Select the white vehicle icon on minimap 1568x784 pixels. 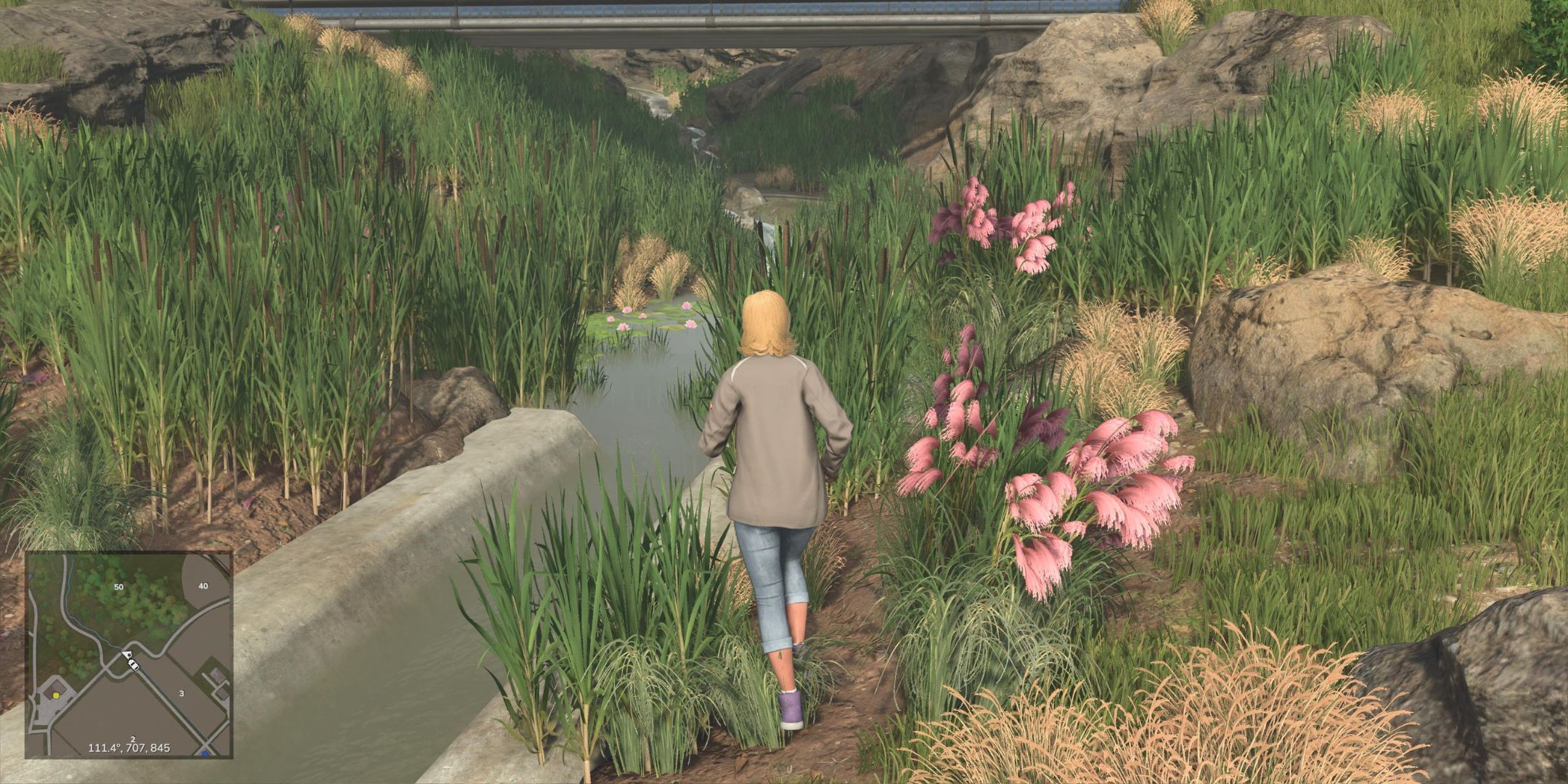[x=131, y=661]
